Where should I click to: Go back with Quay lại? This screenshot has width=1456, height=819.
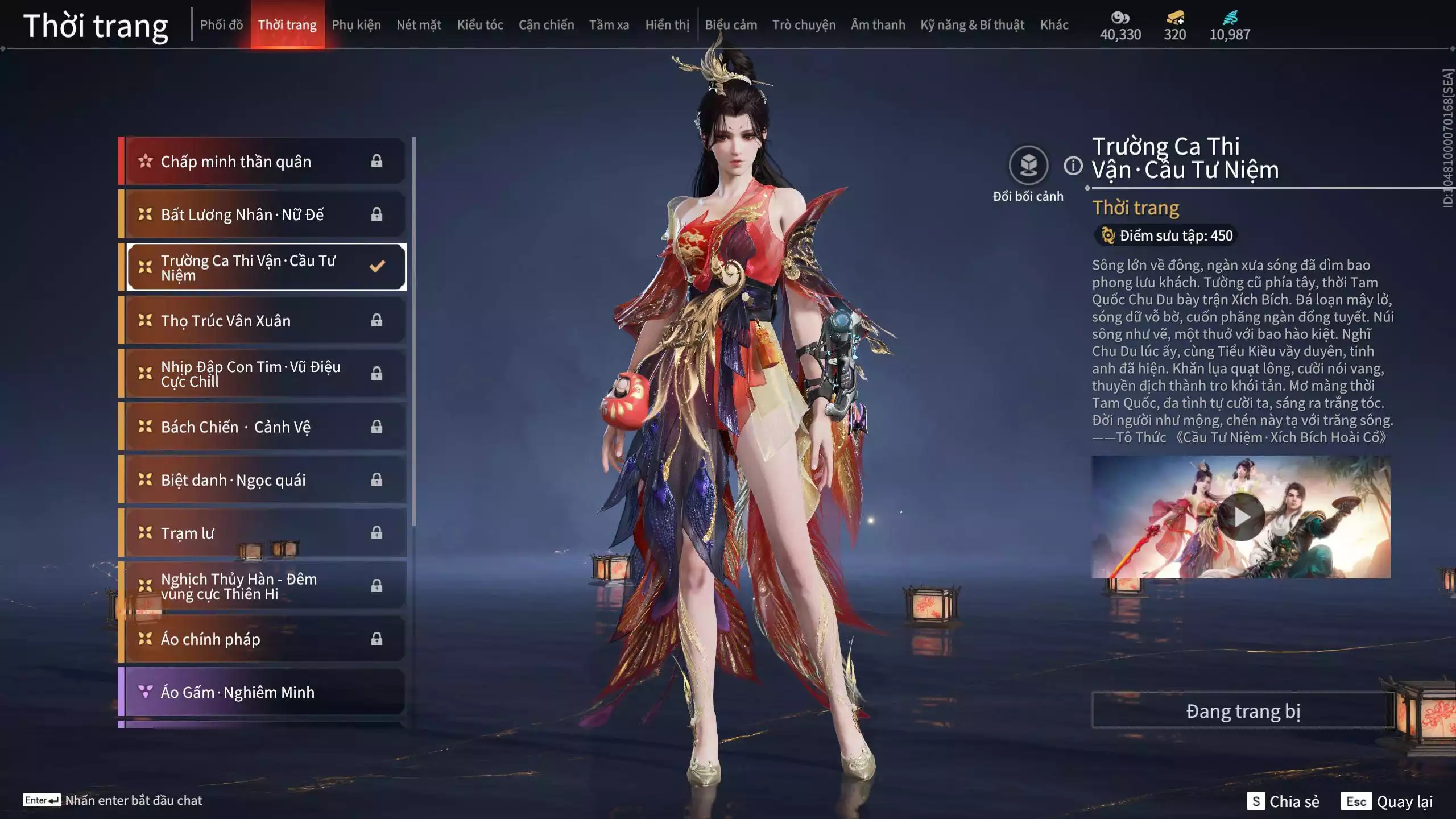click(x=1387, y=801)
